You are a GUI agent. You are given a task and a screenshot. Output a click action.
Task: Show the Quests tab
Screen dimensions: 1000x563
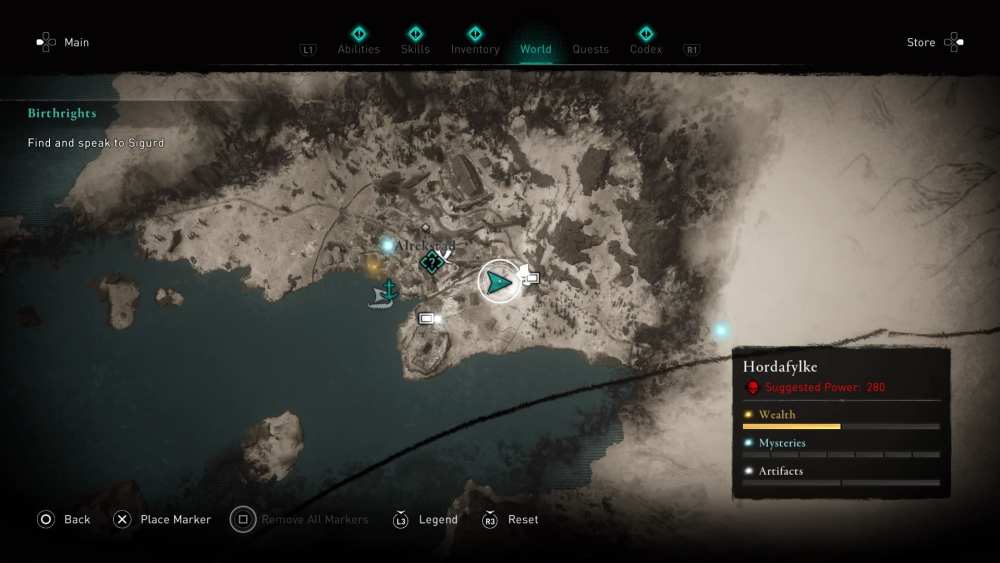(590, 49)
